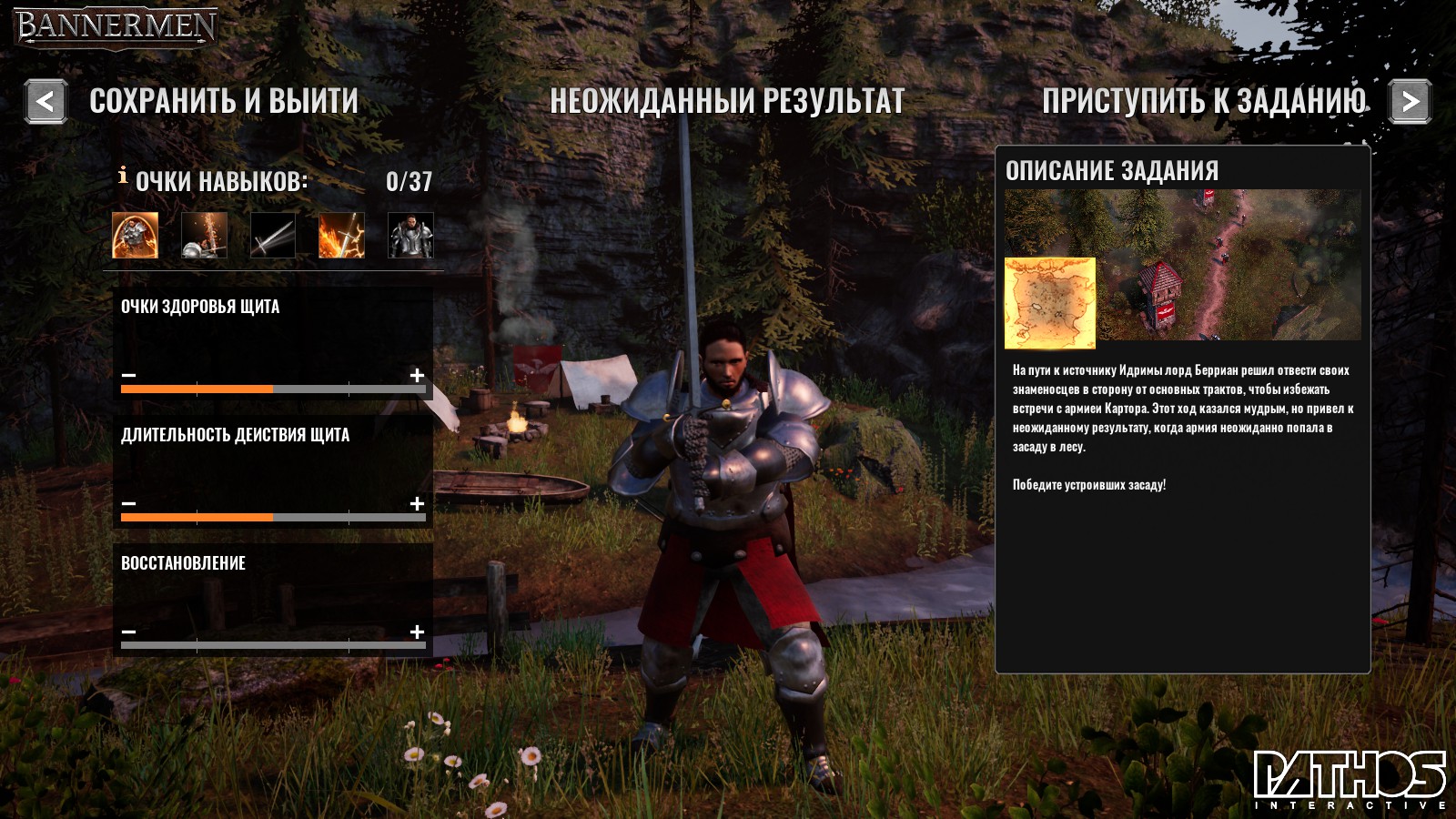Open the flaming sword knight skill

pos(204,235)
